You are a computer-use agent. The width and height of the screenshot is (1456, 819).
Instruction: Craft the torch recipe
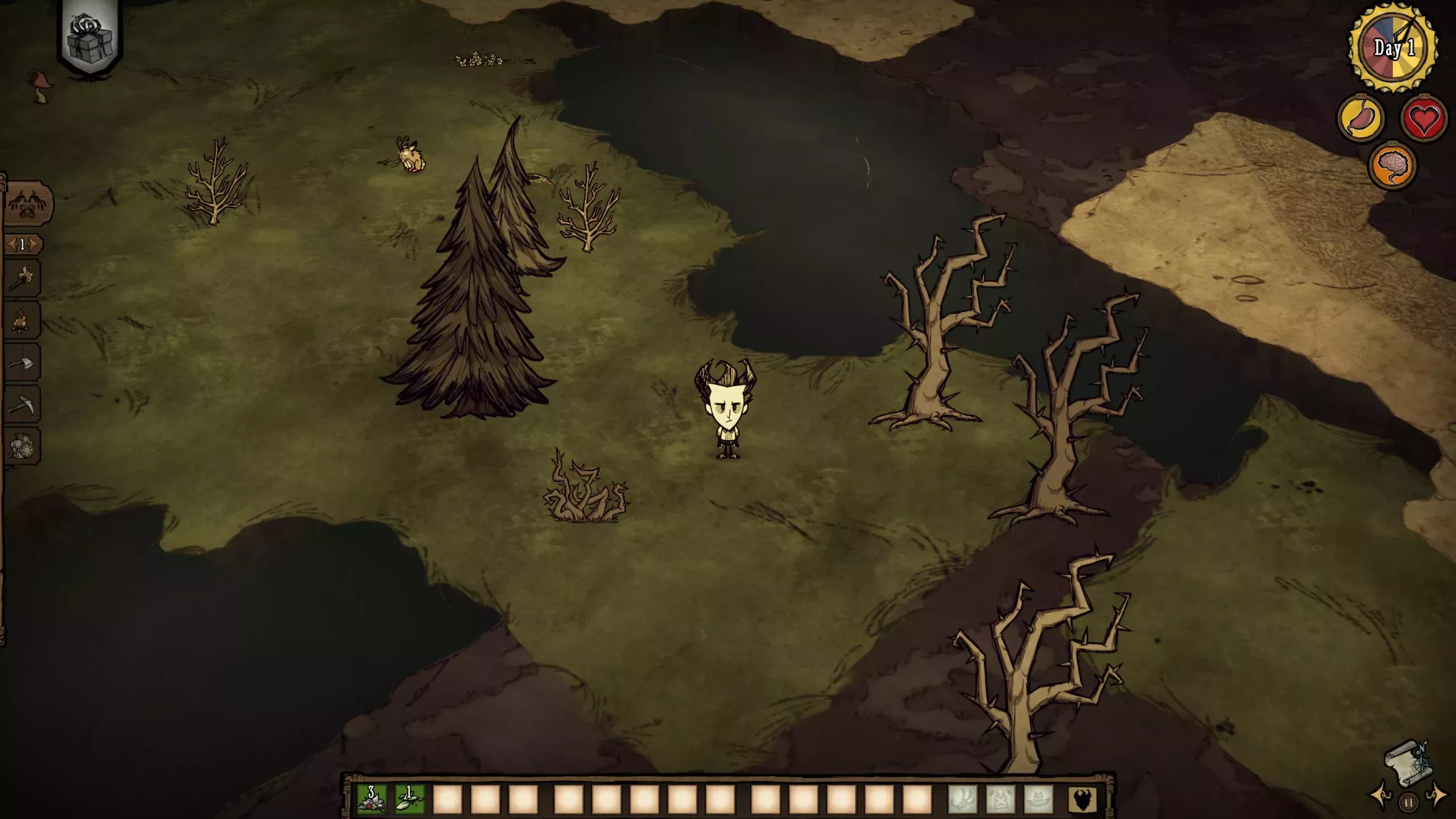pos(23,278)
